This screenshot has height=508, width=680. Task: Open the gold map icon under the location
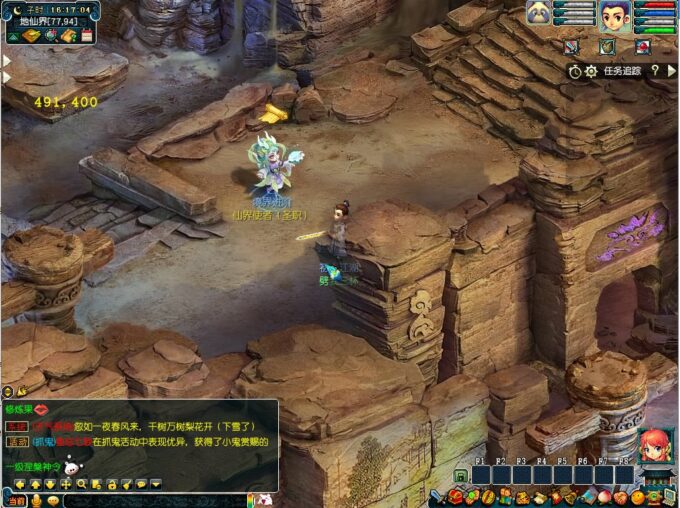click(x=32, y=36)
